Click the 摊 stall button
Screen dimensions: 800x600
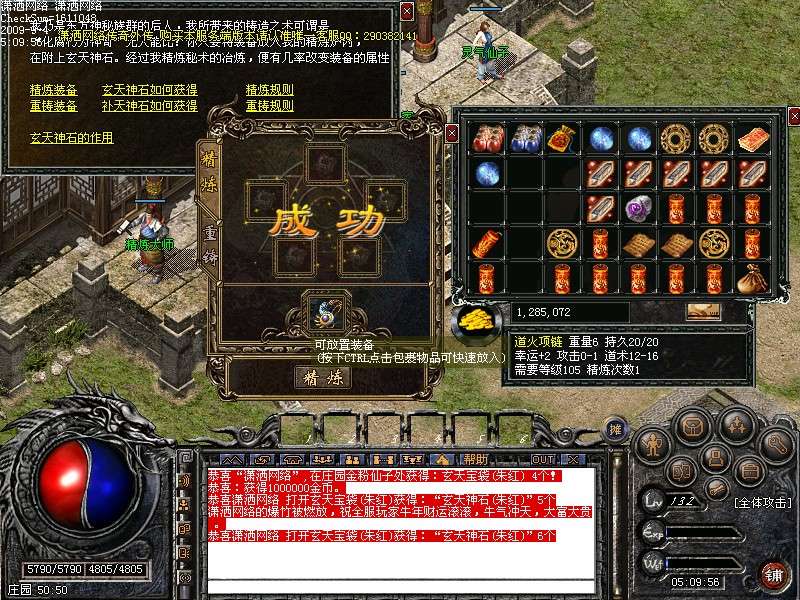pyautogui.click(x=615, y=428)
